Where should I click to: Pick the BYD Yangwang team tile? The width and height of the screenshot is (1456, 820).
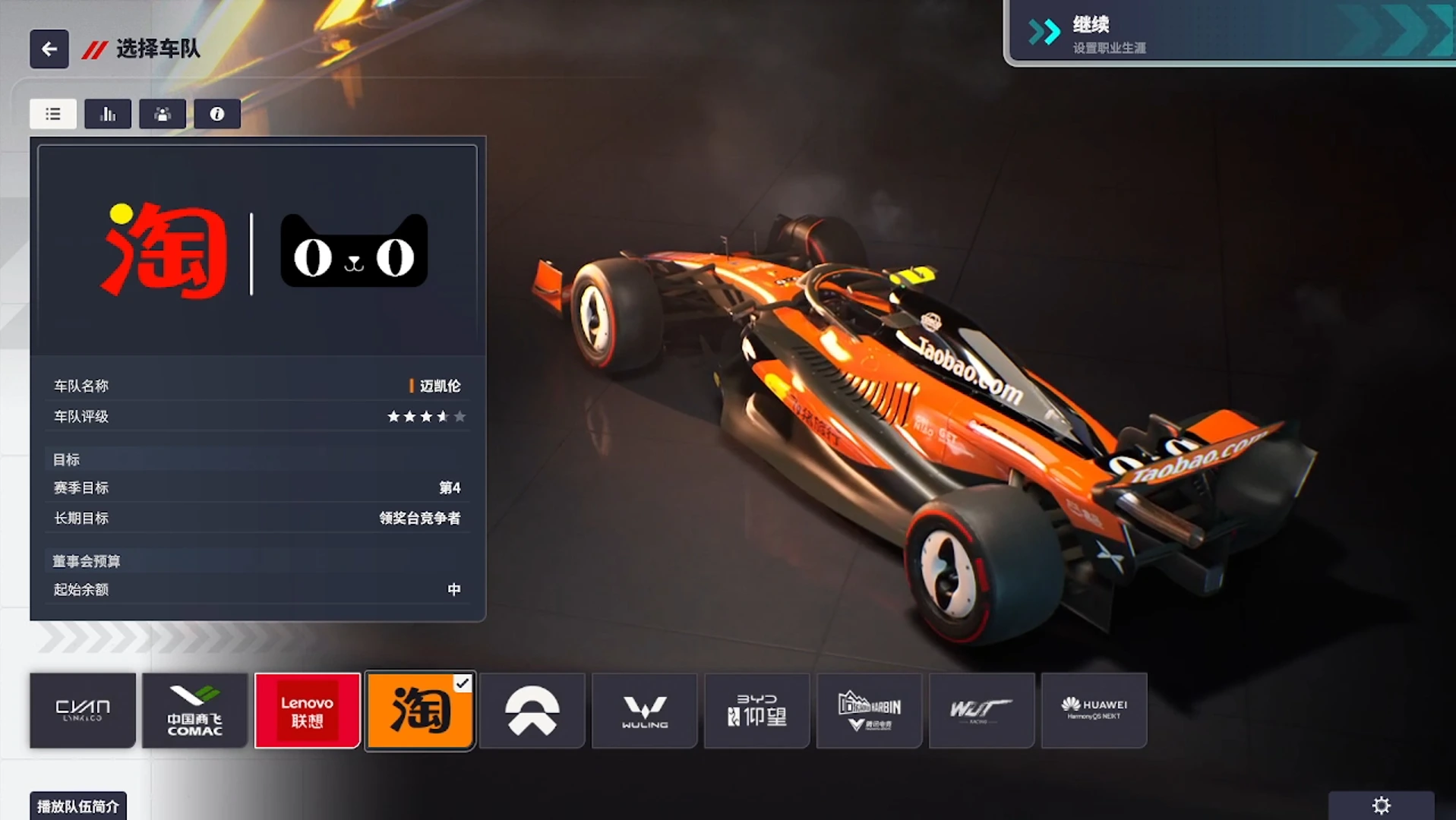757,711
